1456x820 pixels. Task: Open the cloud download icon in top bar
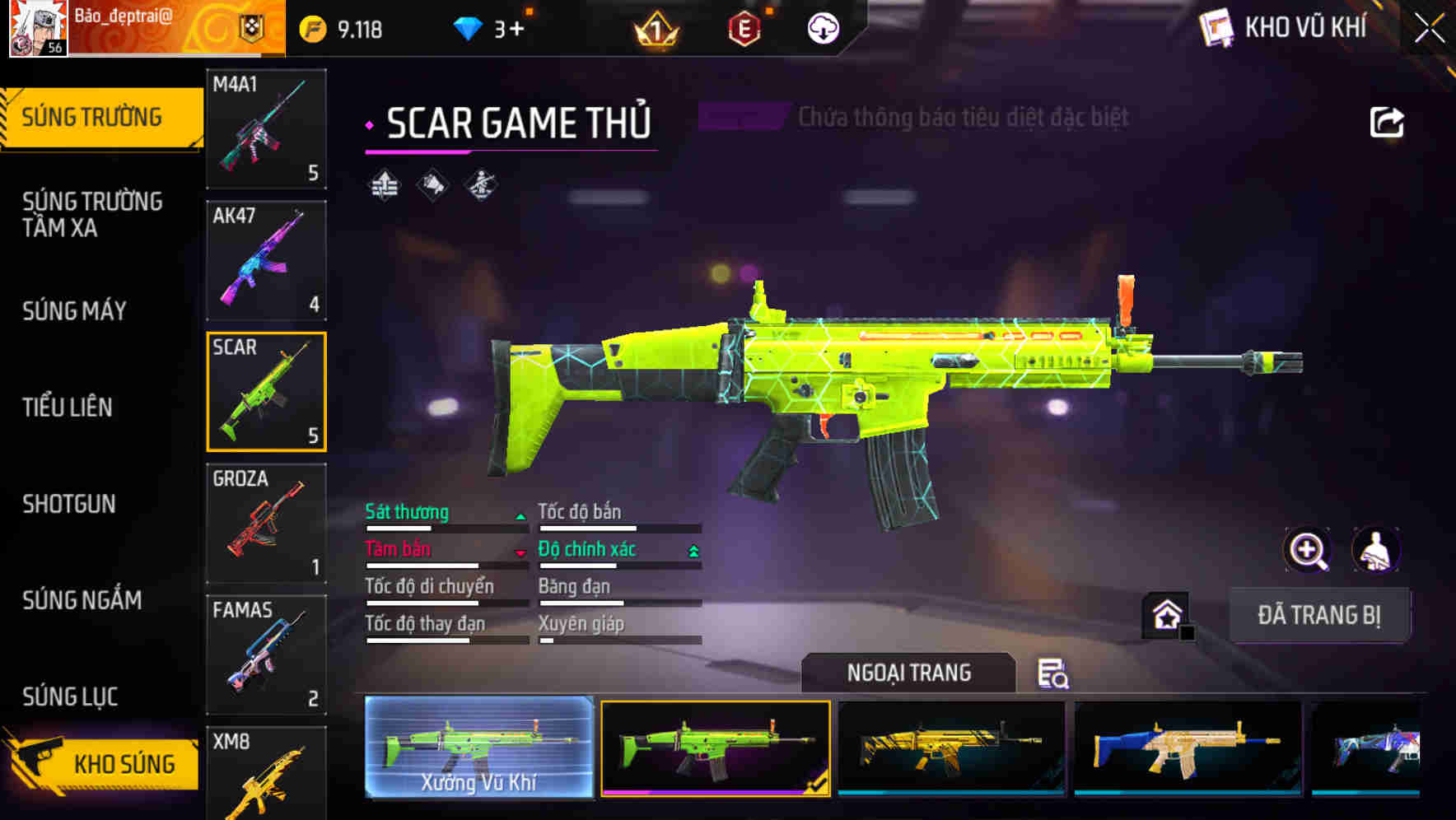pyautogui.click(x=823, y=28)
